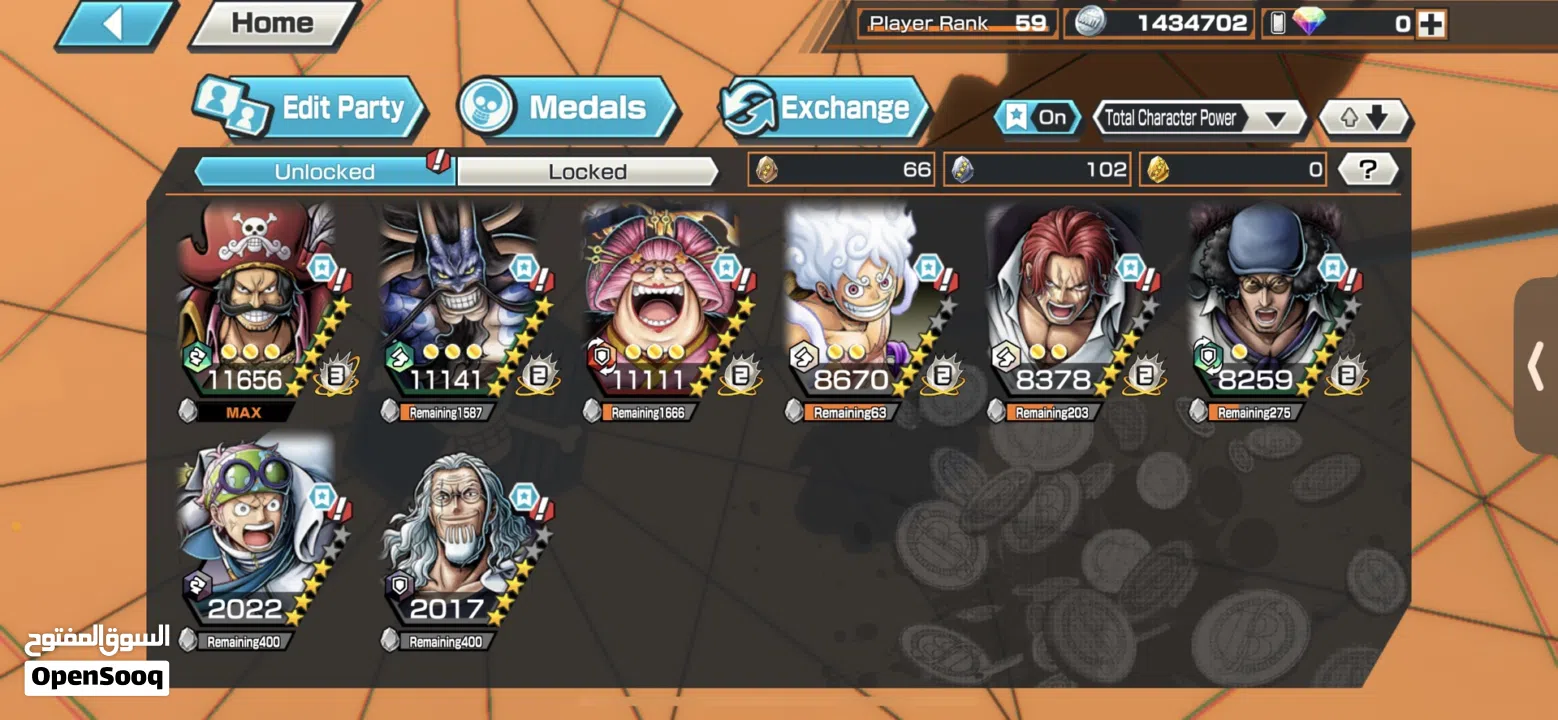Screen dimensions: 1558x720
Task: Return to the Home screen
Action: pyautogui.click(x=272, y=24)
